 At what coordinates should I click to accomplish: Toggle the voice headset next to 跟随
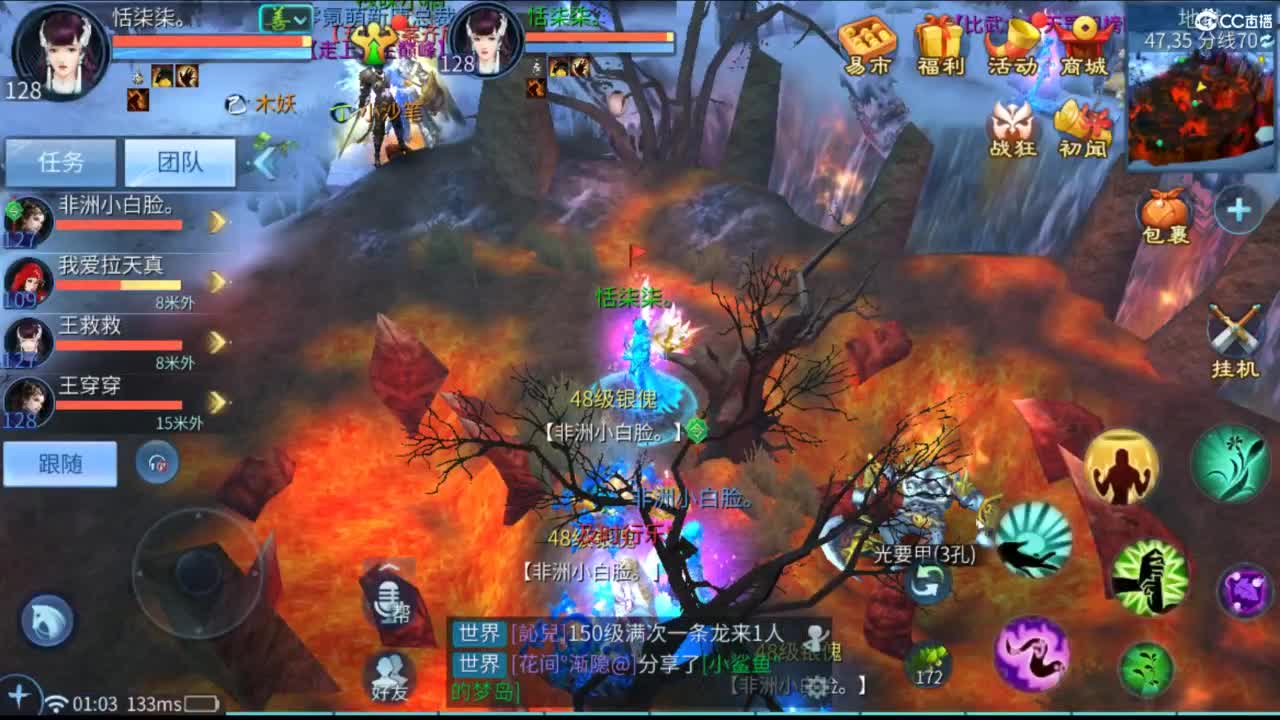click(x=158, y=464)
